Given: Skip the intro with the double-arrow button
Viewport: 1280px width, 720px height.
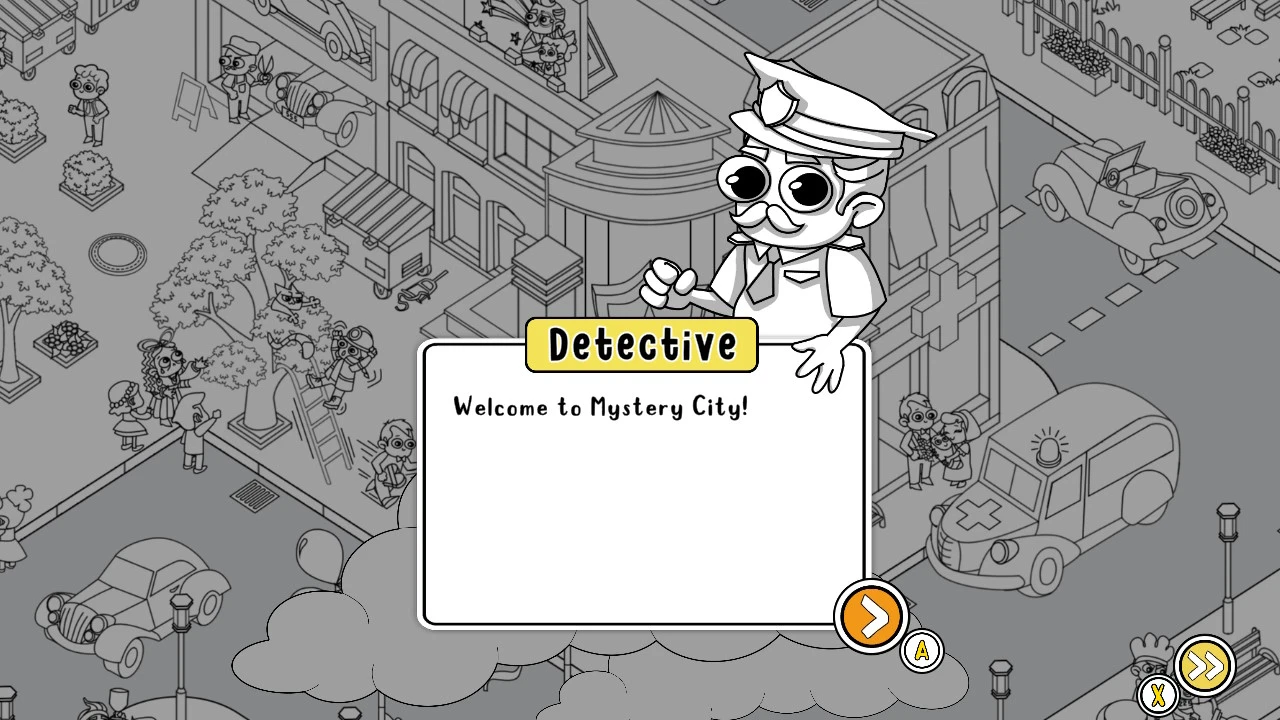Looking at the screenshot, I should pyautogui.click(x=1204, y=666).
